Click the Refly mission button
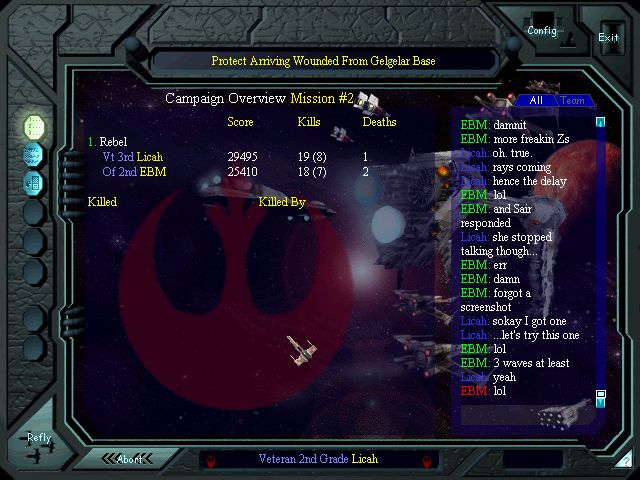640x480 pixels. (x=39, y=438)
